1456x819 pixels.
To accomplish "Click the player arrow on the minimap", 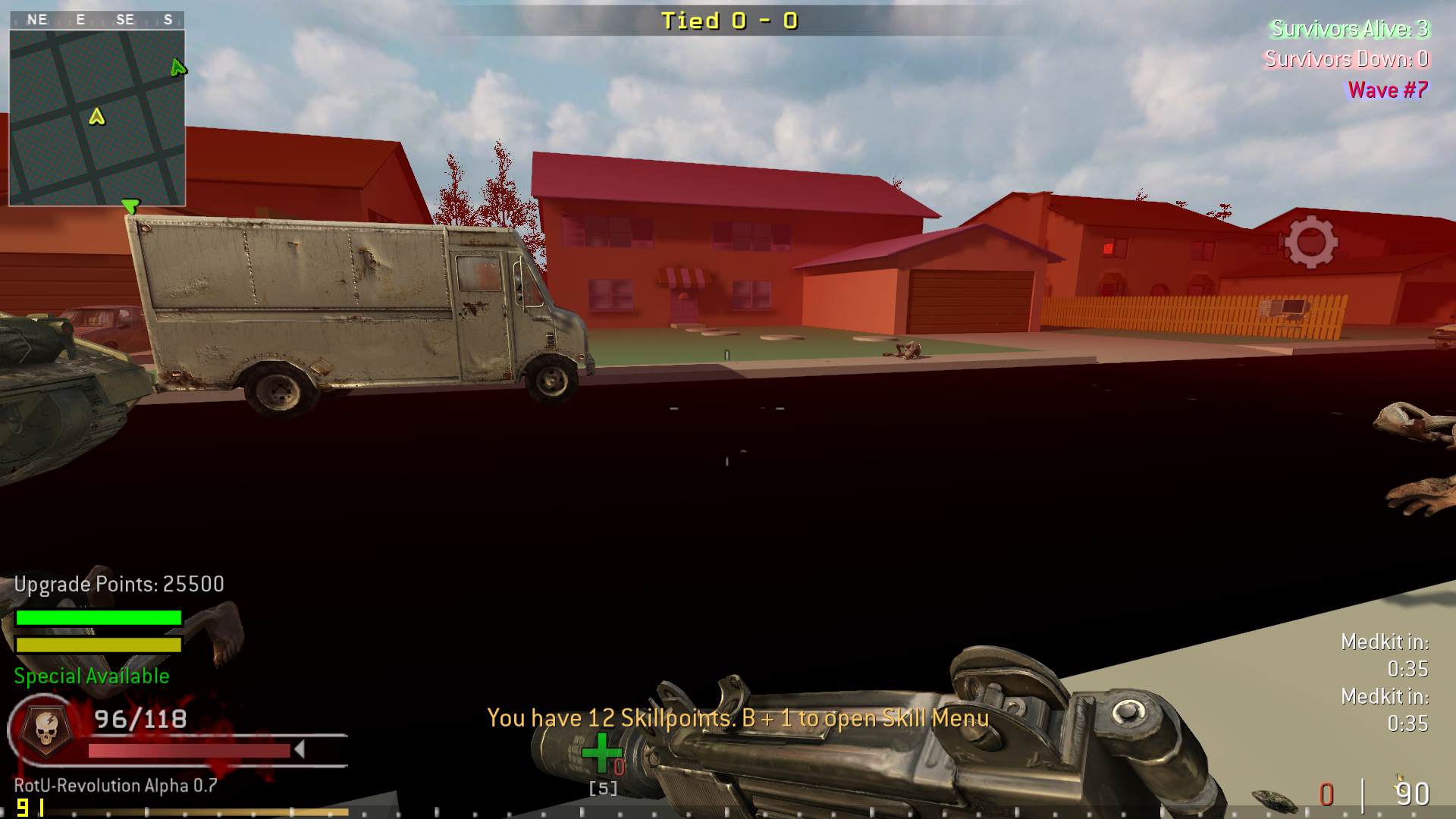I will pyautogui.click(x=97, y=118).
